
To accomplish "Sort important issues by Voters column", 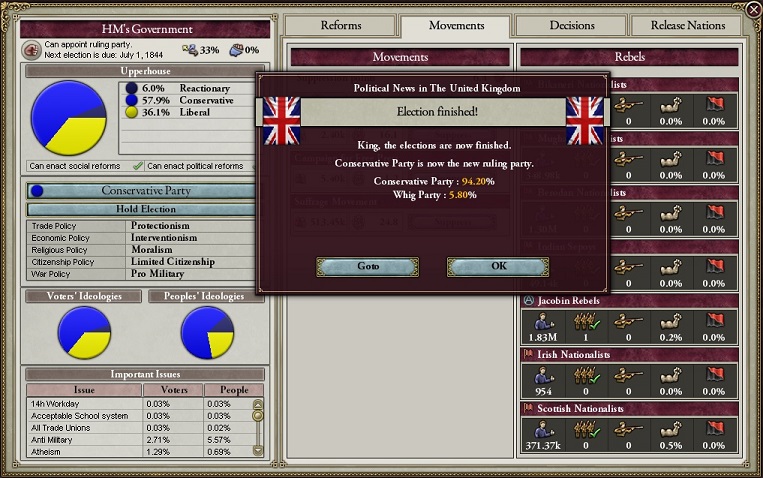I will (x=173, y=390).
